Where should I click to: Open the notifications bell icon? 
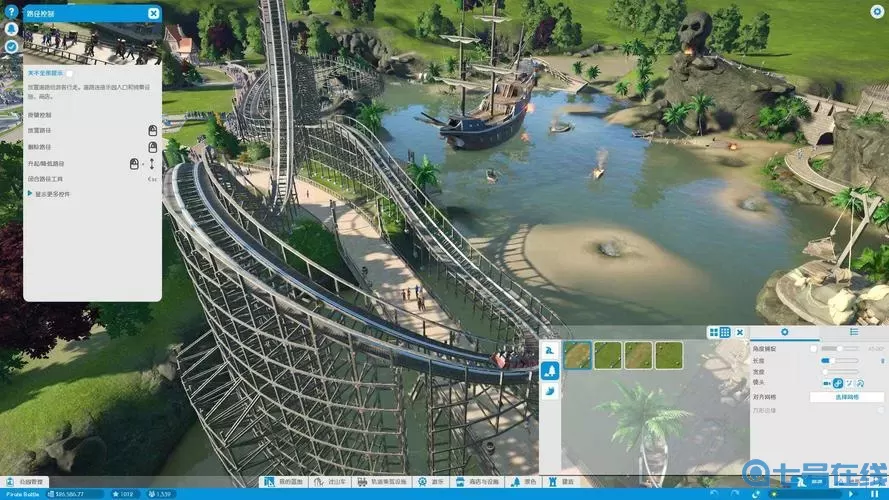coord(12,30)
